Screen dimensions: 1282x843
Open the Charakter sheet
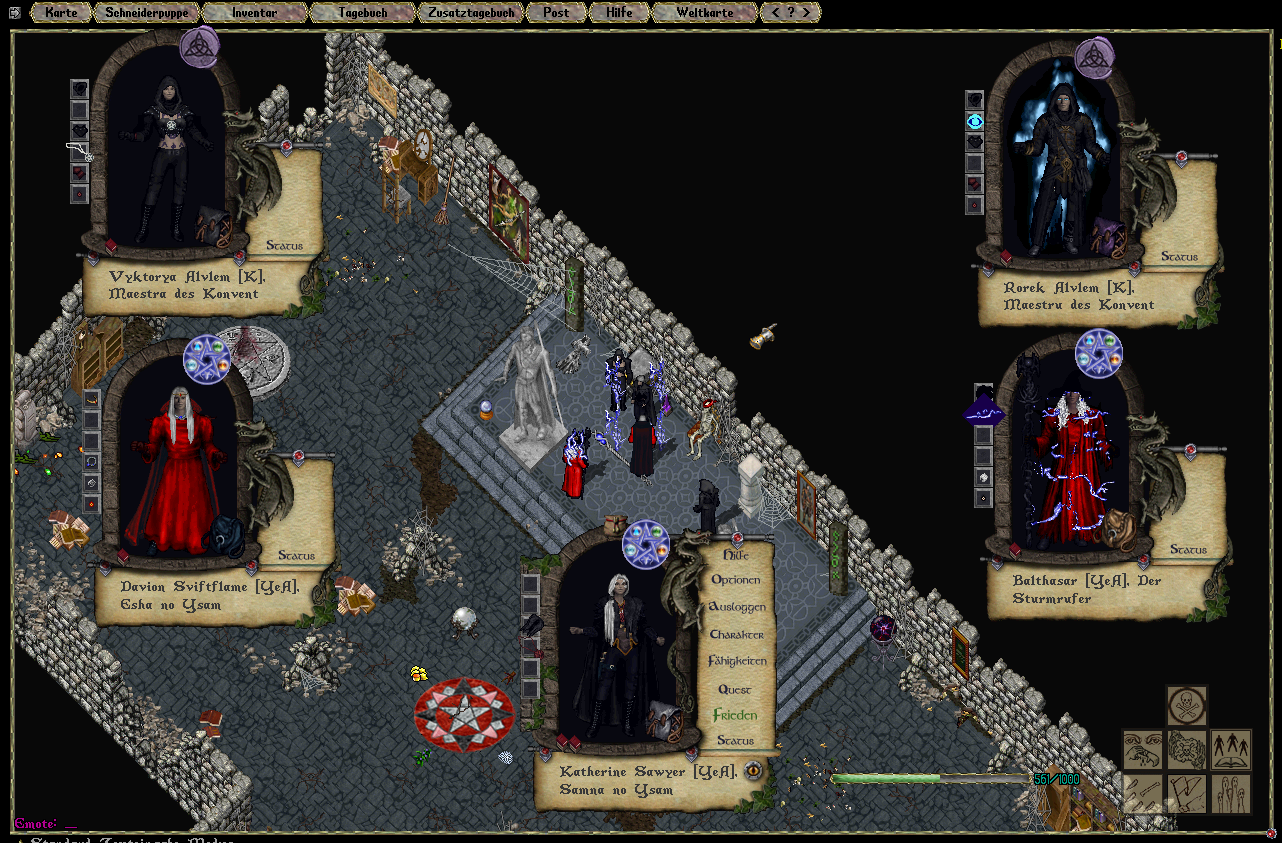[x=736, y=635]
